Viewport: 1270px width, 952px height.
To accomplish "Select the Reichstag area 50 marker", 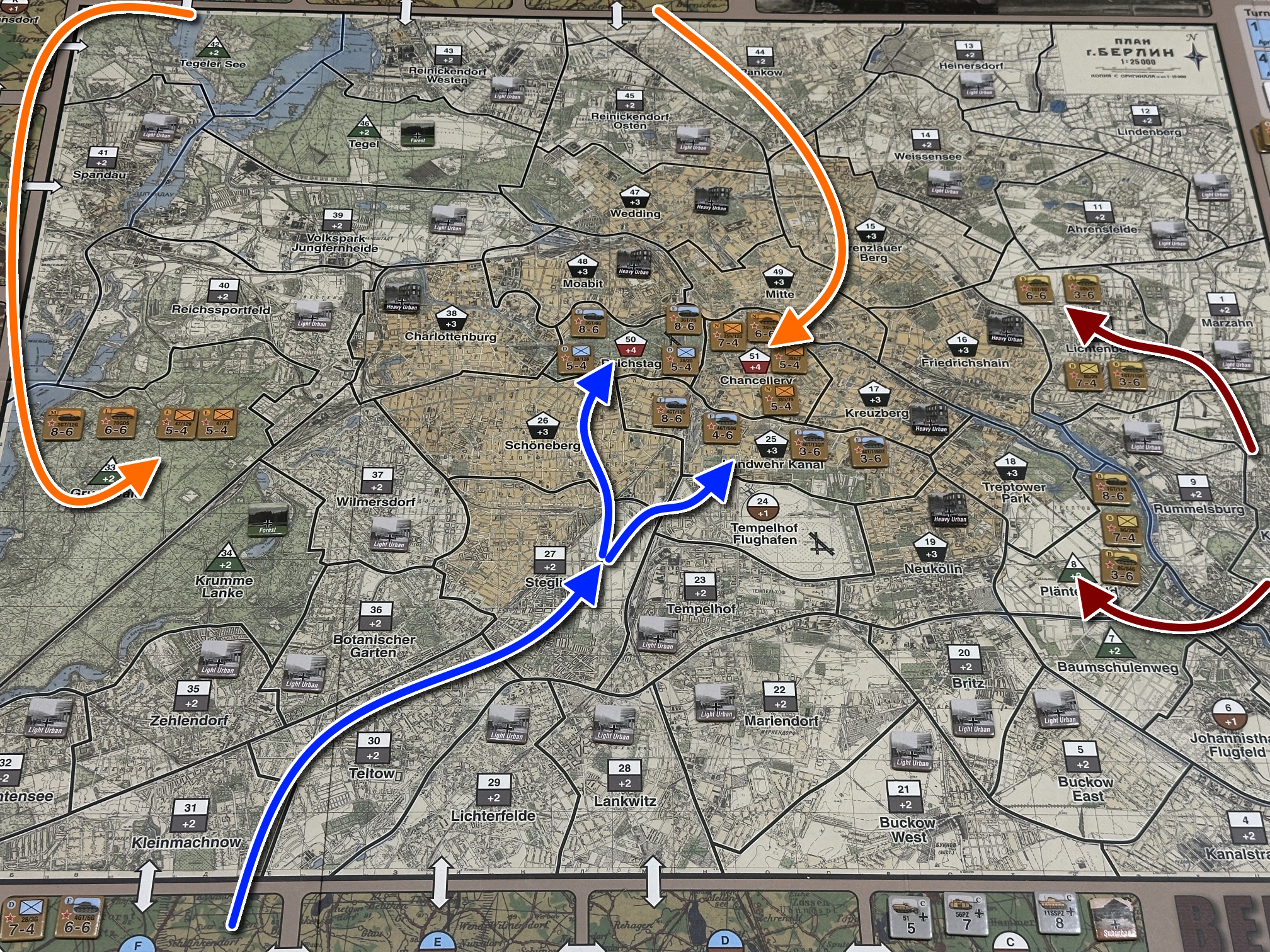I will click(631, 345).
